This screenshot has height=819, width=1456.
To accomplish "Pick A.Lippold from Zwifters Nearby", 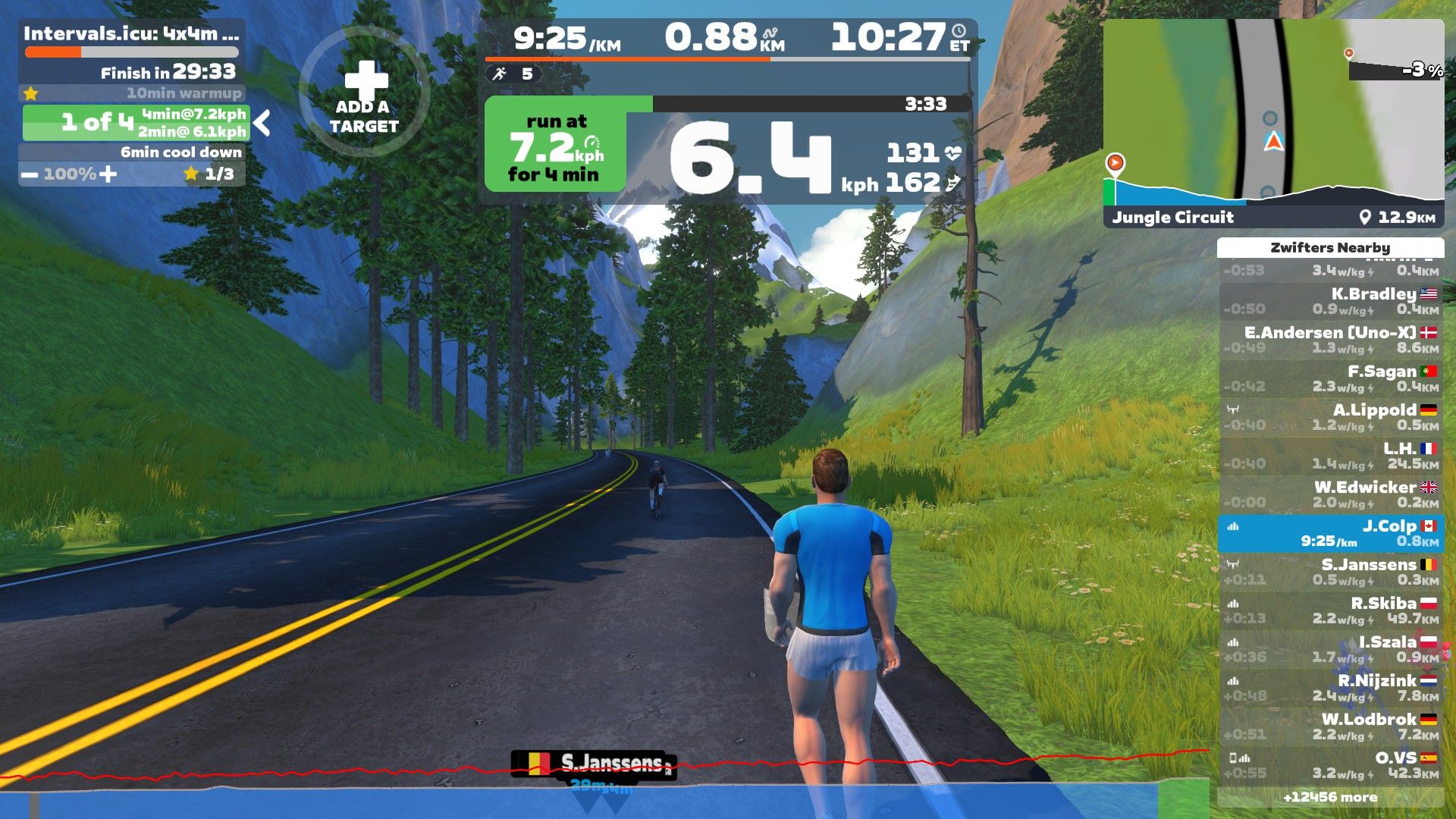I will [x=1331, y=417].
